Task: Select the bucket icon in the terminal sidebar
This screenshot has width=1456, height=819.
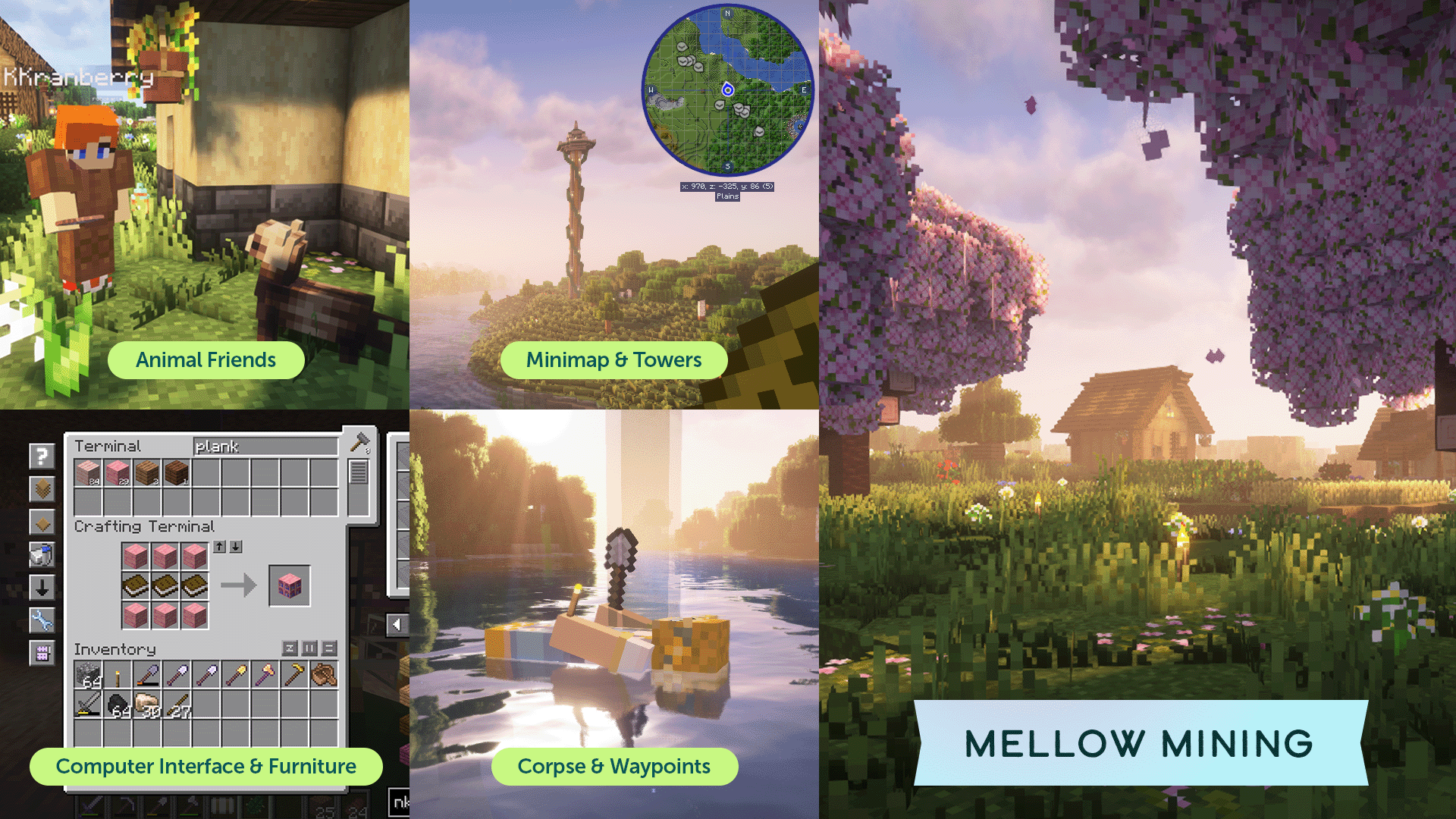Action: tap(41, 554)
